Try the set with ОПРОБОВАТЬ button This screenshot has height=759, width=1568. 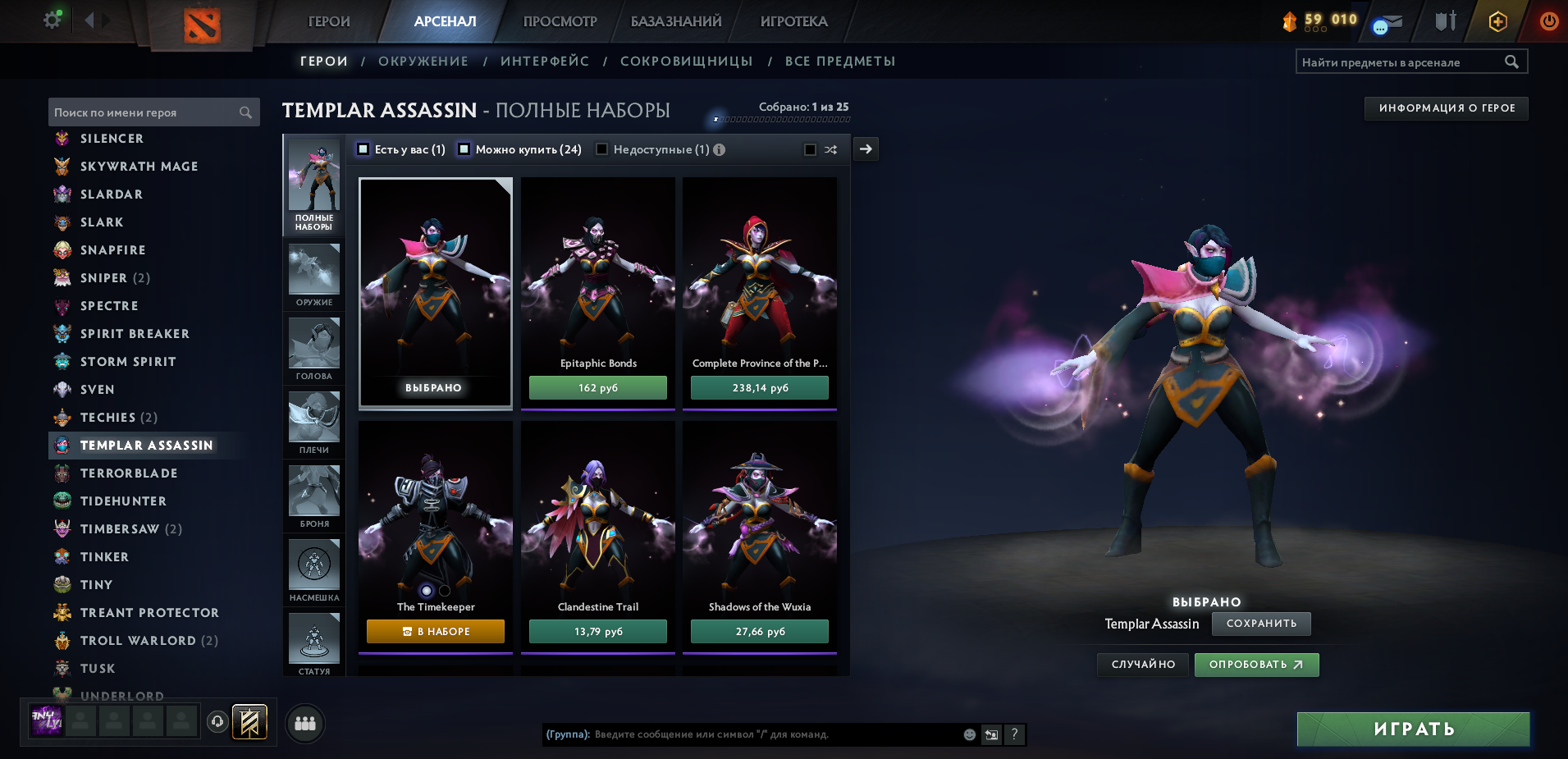(1256, 665)
